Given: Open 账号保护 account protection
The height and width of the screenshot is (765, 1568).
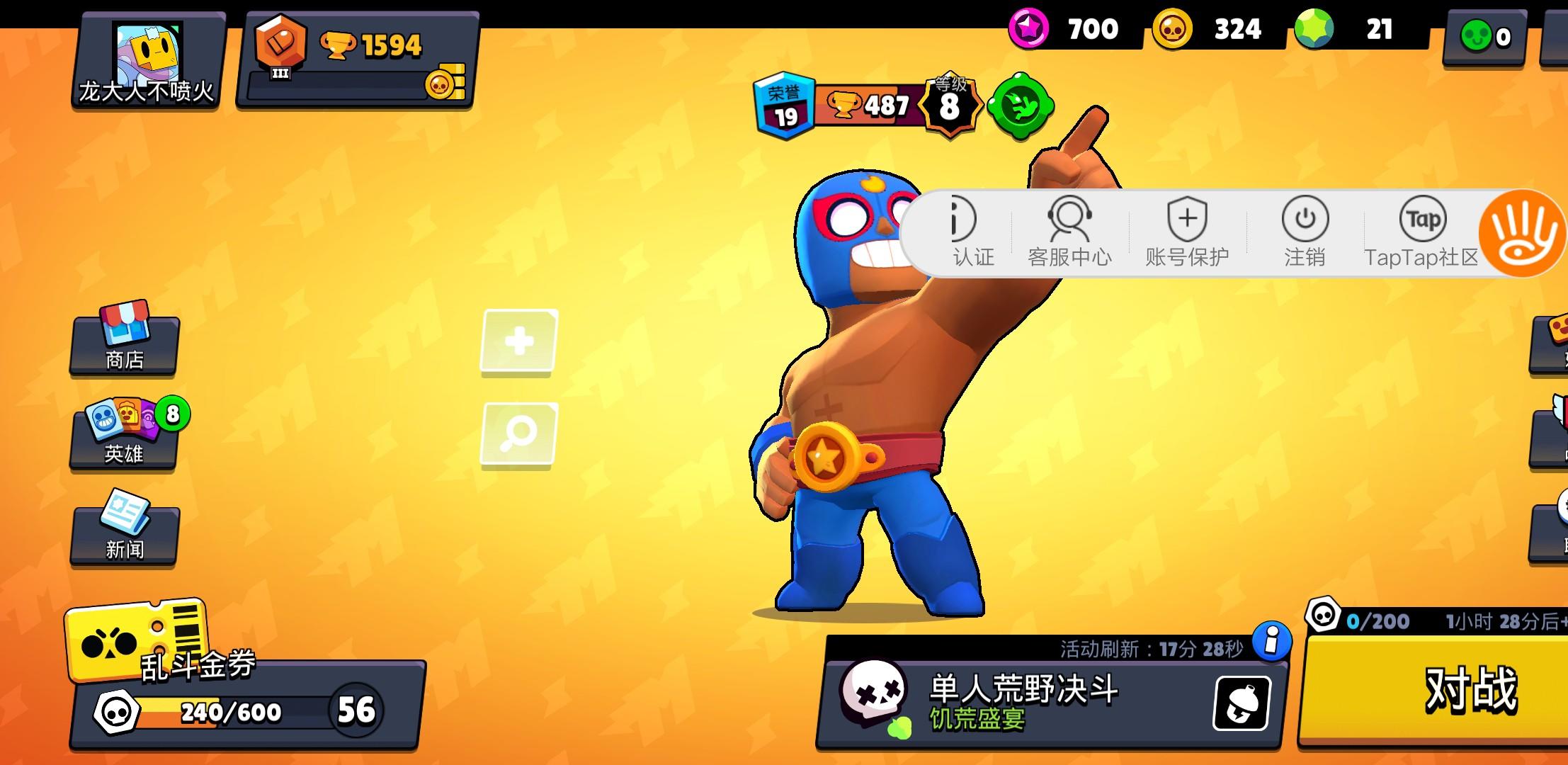Looking at the screenshot, I should tap(1186, 234).
